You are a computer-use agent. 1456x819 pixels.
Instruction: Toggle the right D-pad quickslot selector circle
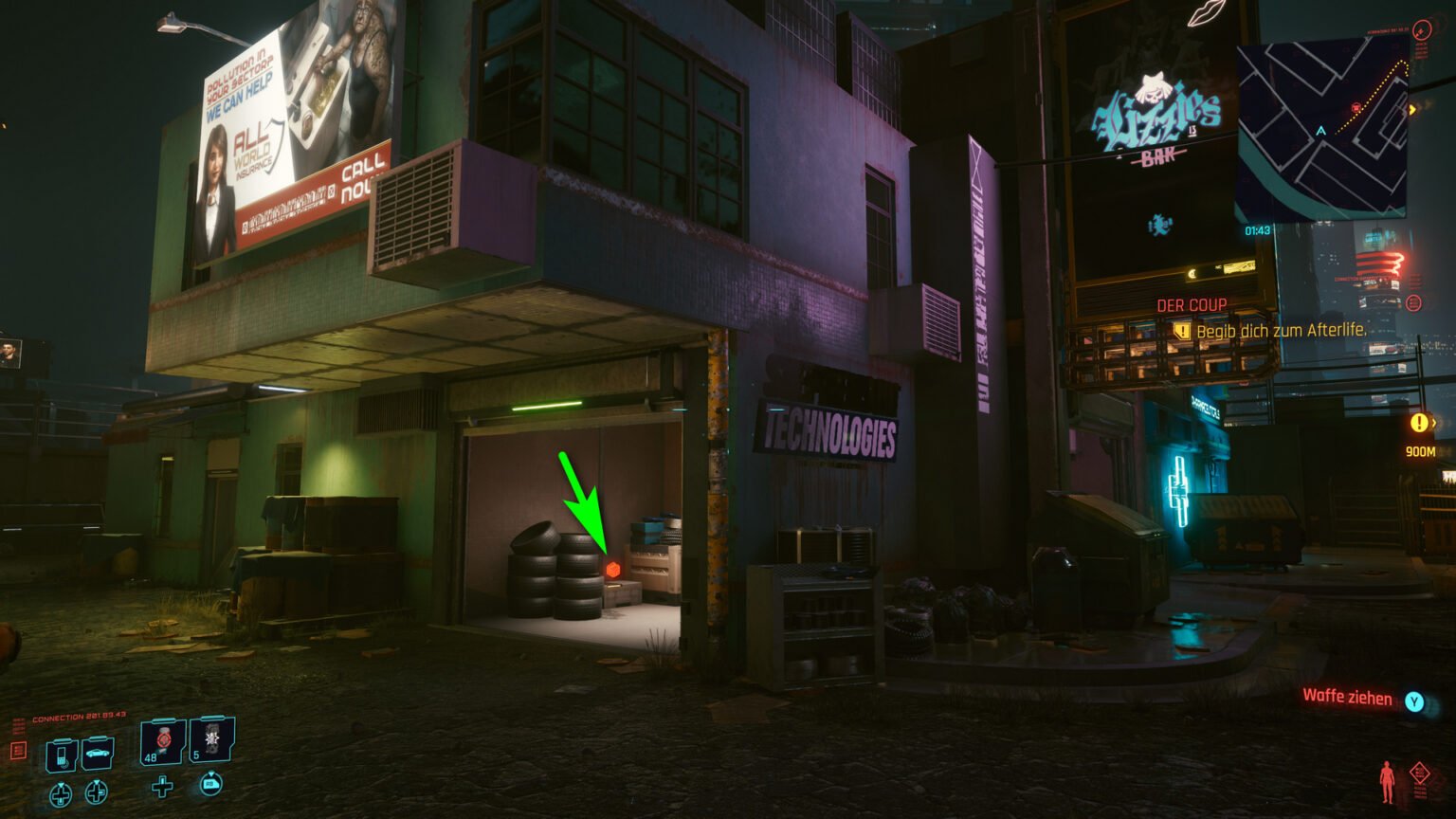point(96,792)
